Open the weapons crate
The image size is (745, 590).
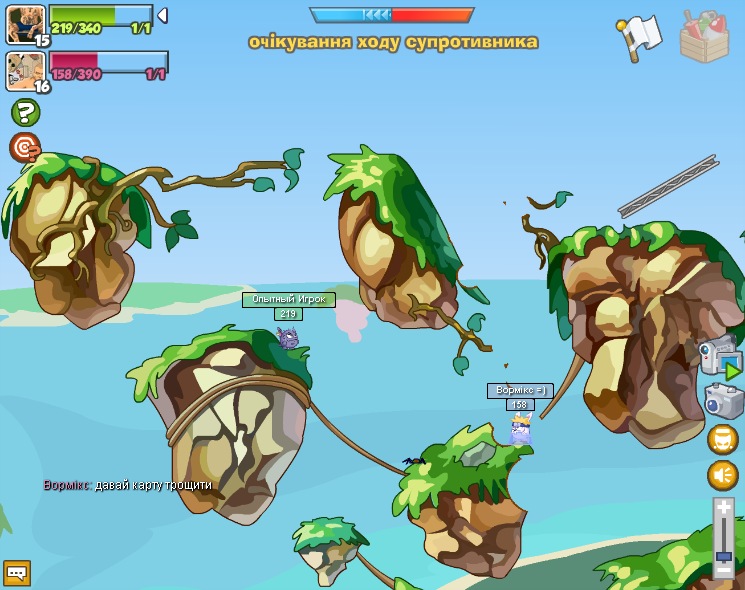coord(704,37)
